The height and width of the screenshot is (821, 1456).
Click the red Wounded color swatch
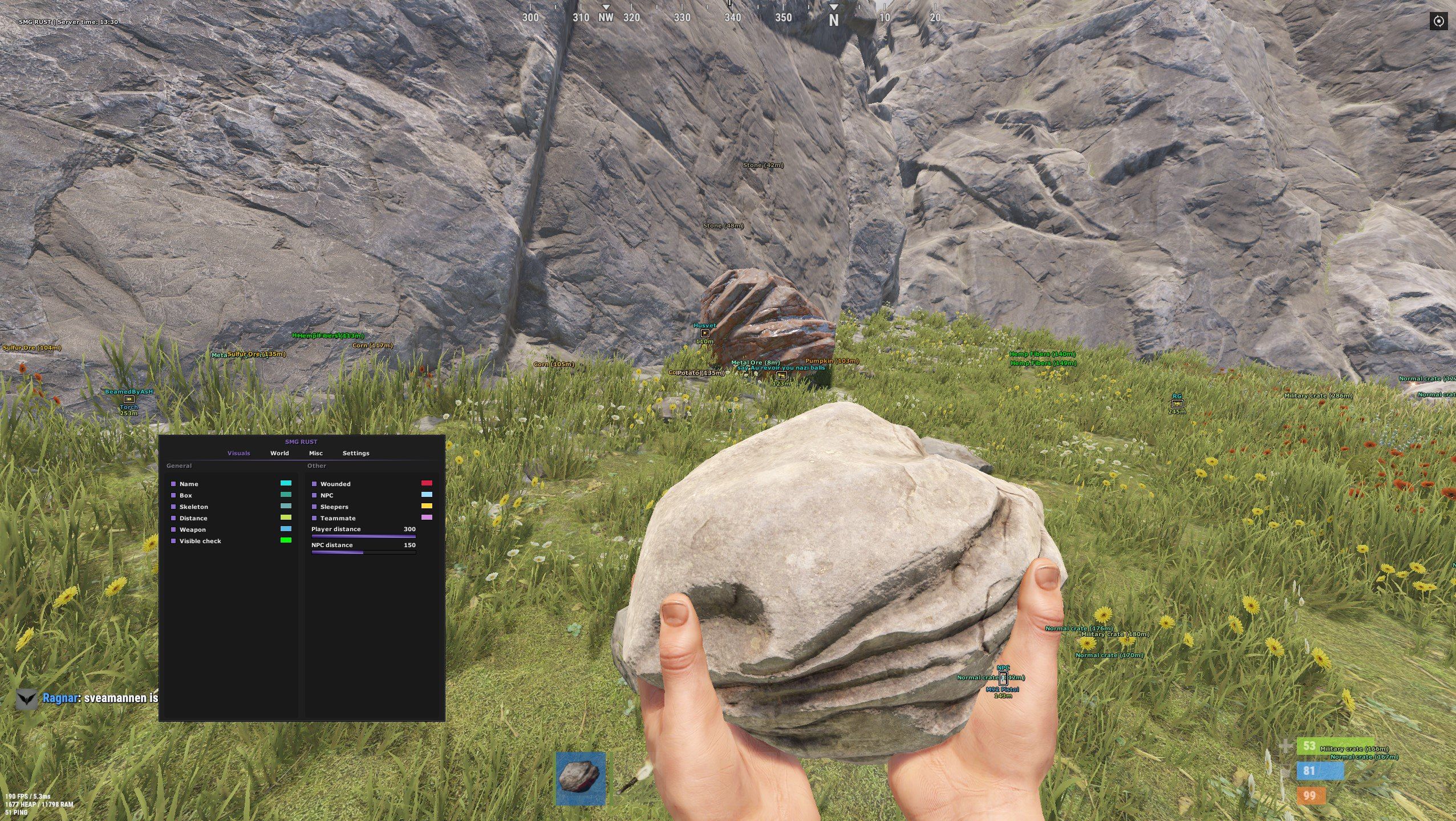(426, 483)
